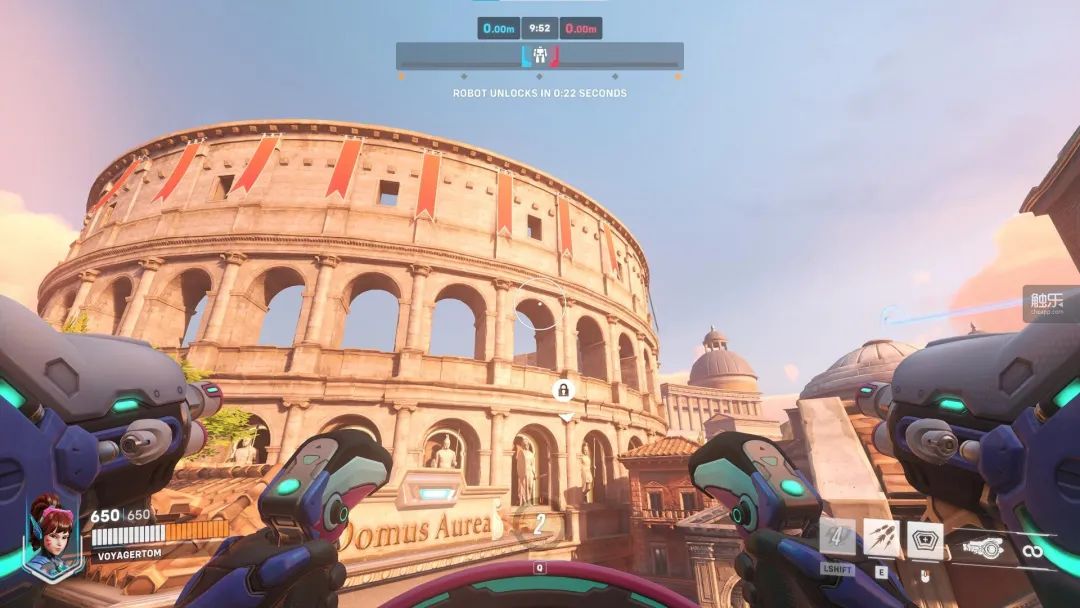Fire the Micro Missiles ability
This screenshot has height=608, width=1080.
point(881,538)
